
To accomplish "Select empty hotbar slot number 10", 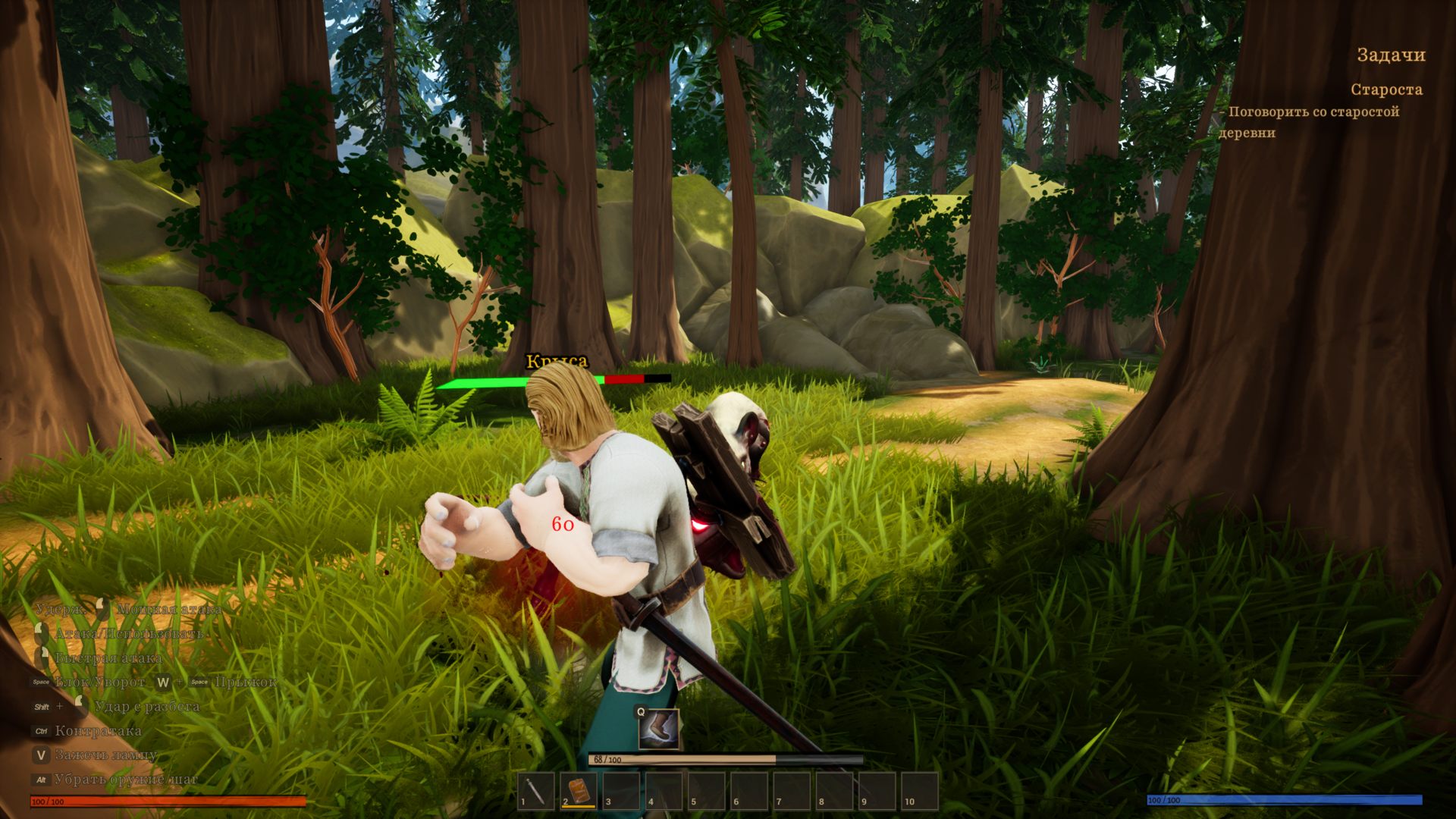I will [919, 791].
